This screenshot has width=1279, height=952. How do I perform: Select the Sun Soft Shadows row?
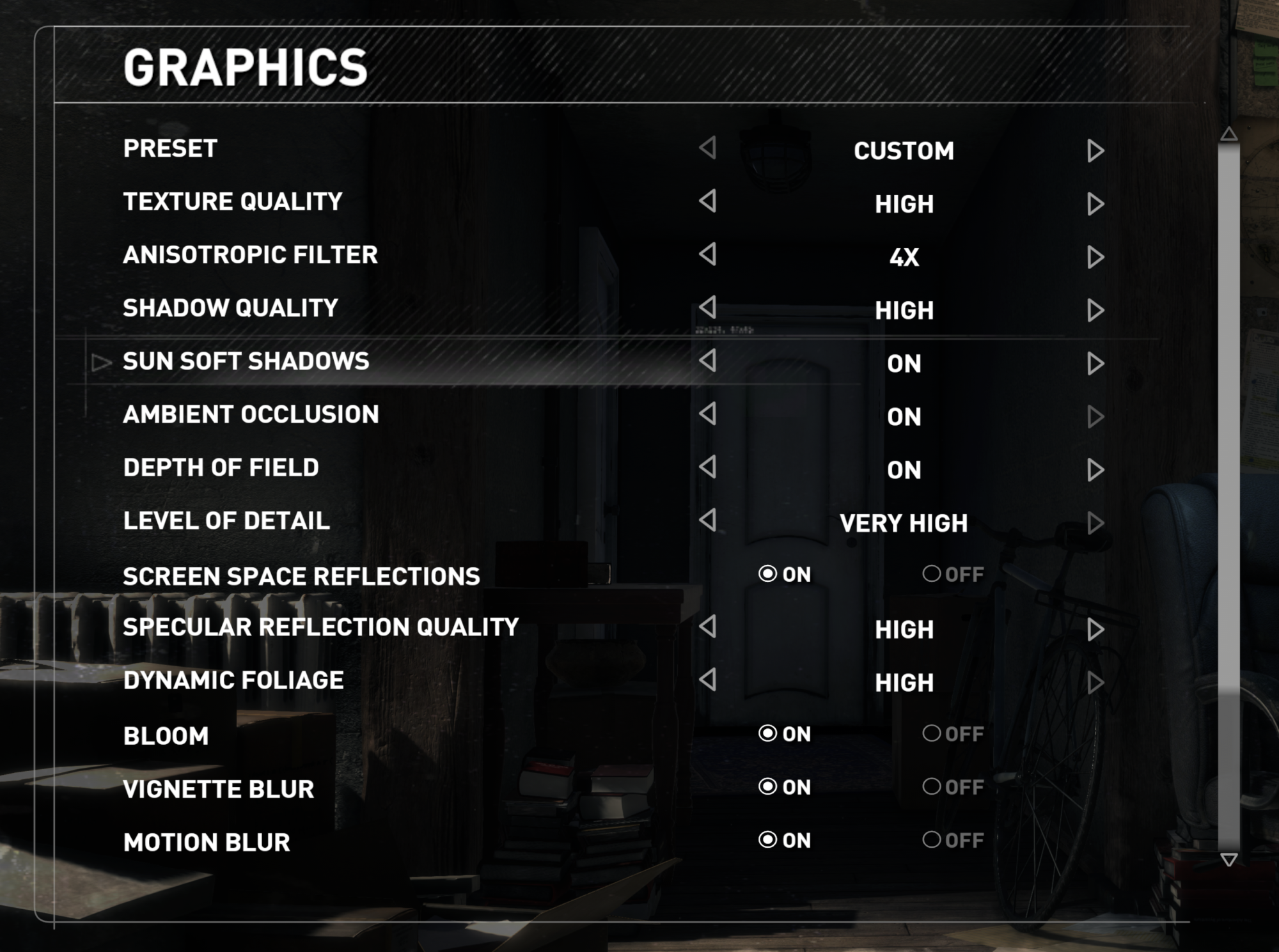(246, 361)
